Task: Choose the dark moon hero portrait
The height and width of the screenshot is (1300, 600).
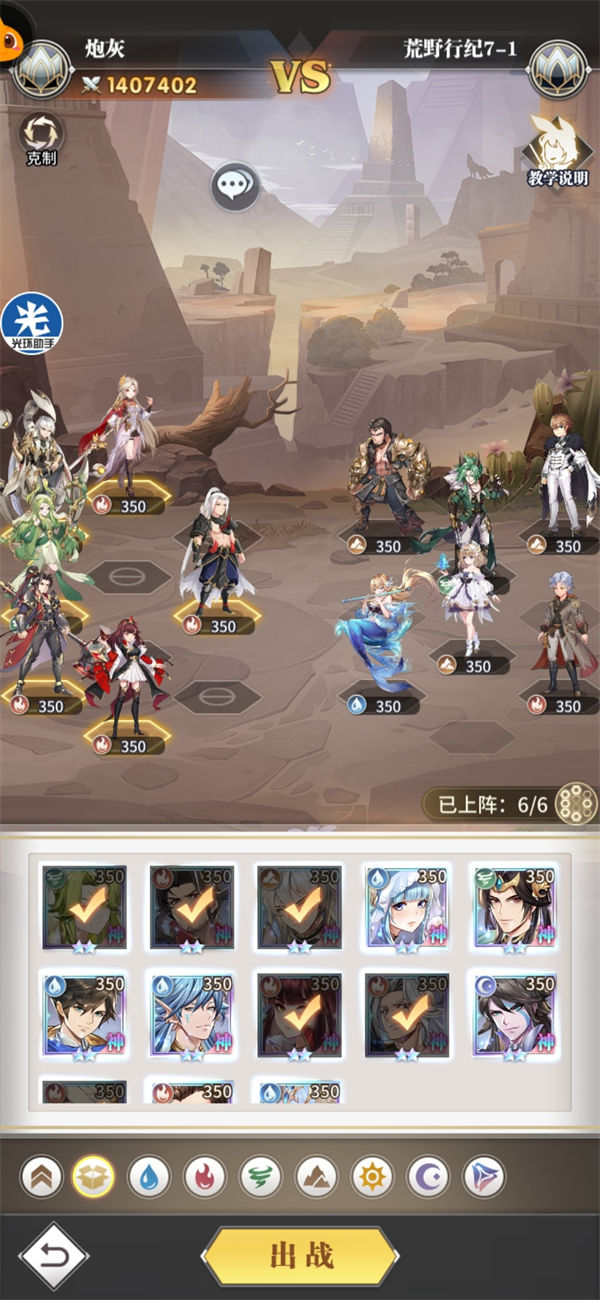Action: (514, 1014)
